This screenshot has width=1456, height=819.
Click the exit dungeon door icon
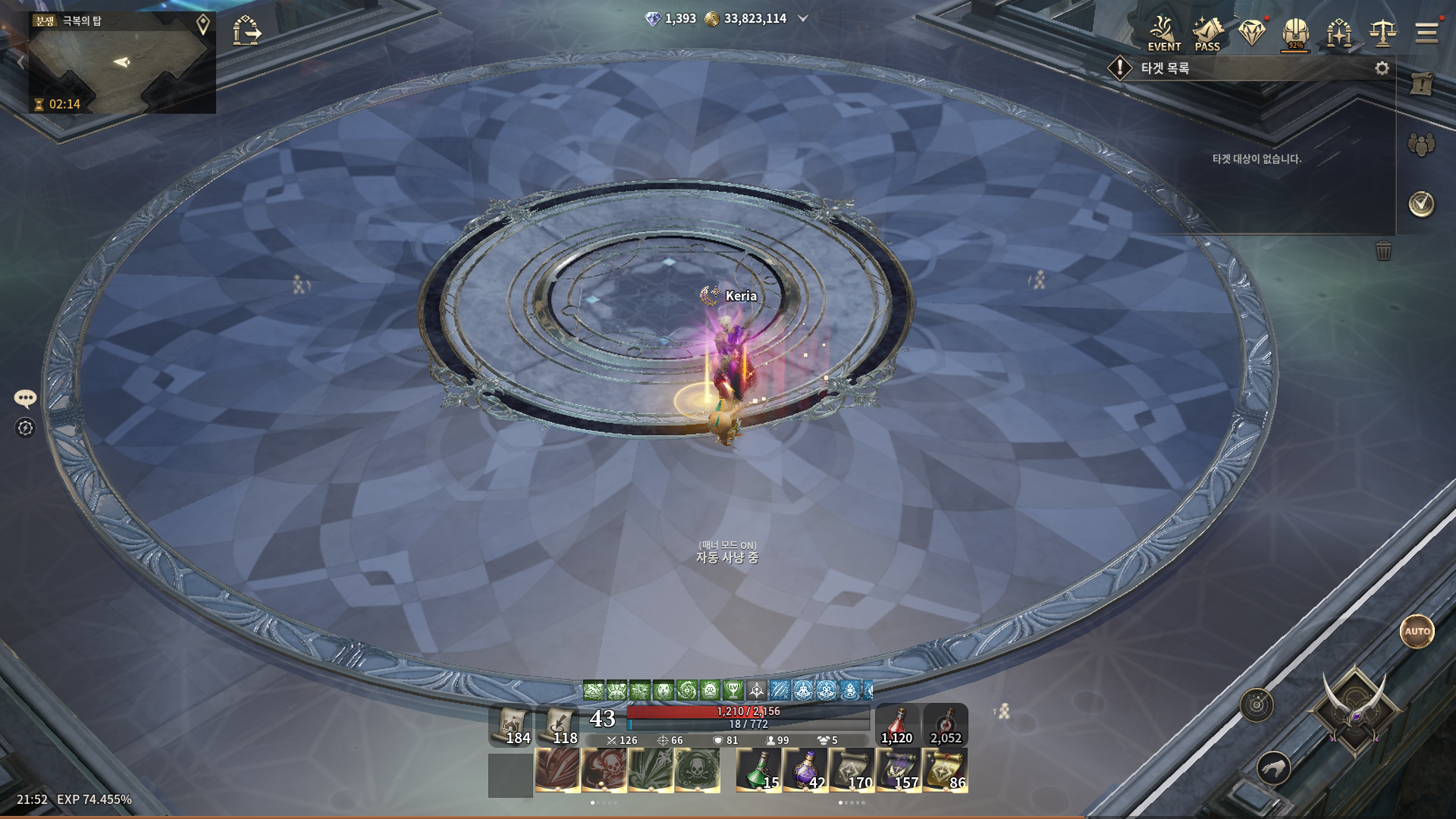pyautogui.click(x=246, y=31)
